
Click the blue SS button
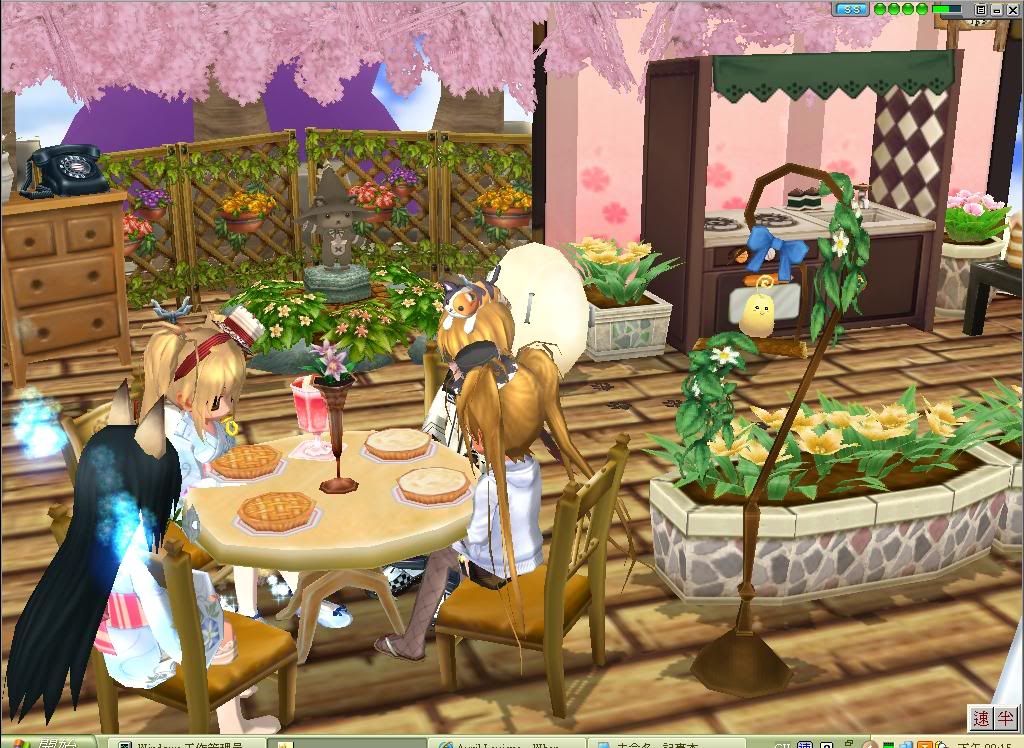coord(851,9)
